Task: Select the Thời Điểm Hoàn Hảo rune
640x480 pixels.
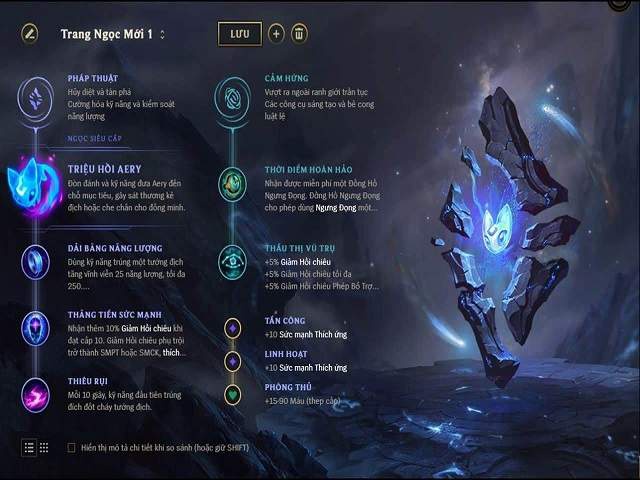Action: point(232,184)
